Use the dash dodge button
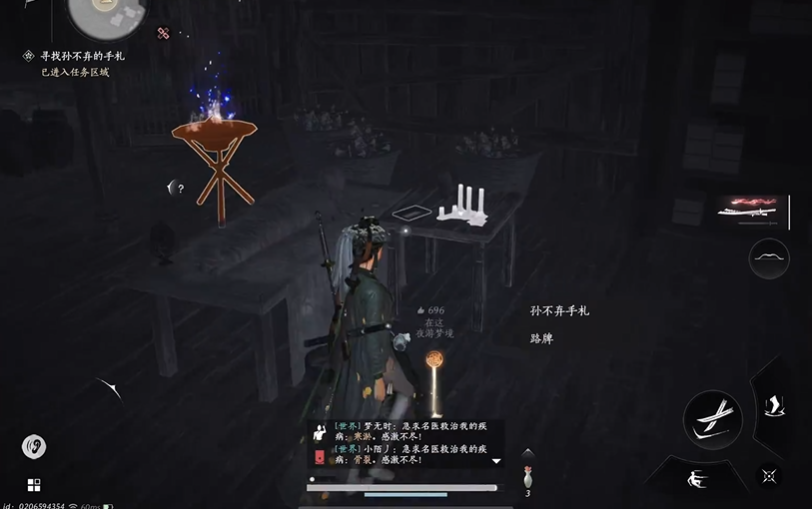Image resolution: width=812 pixels, height=509 pixels. [699, 478]
